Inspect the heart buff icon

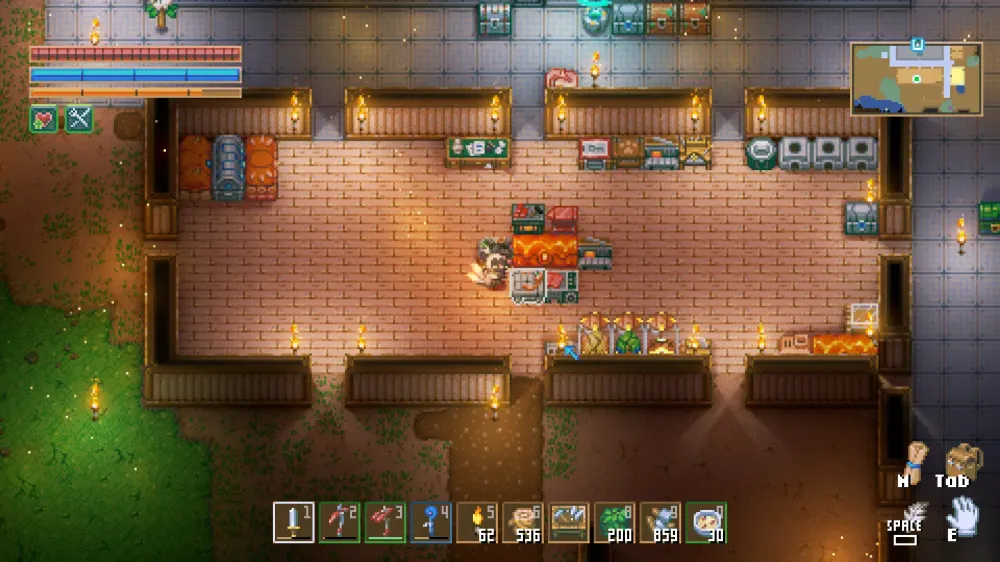tap(43, 120)
